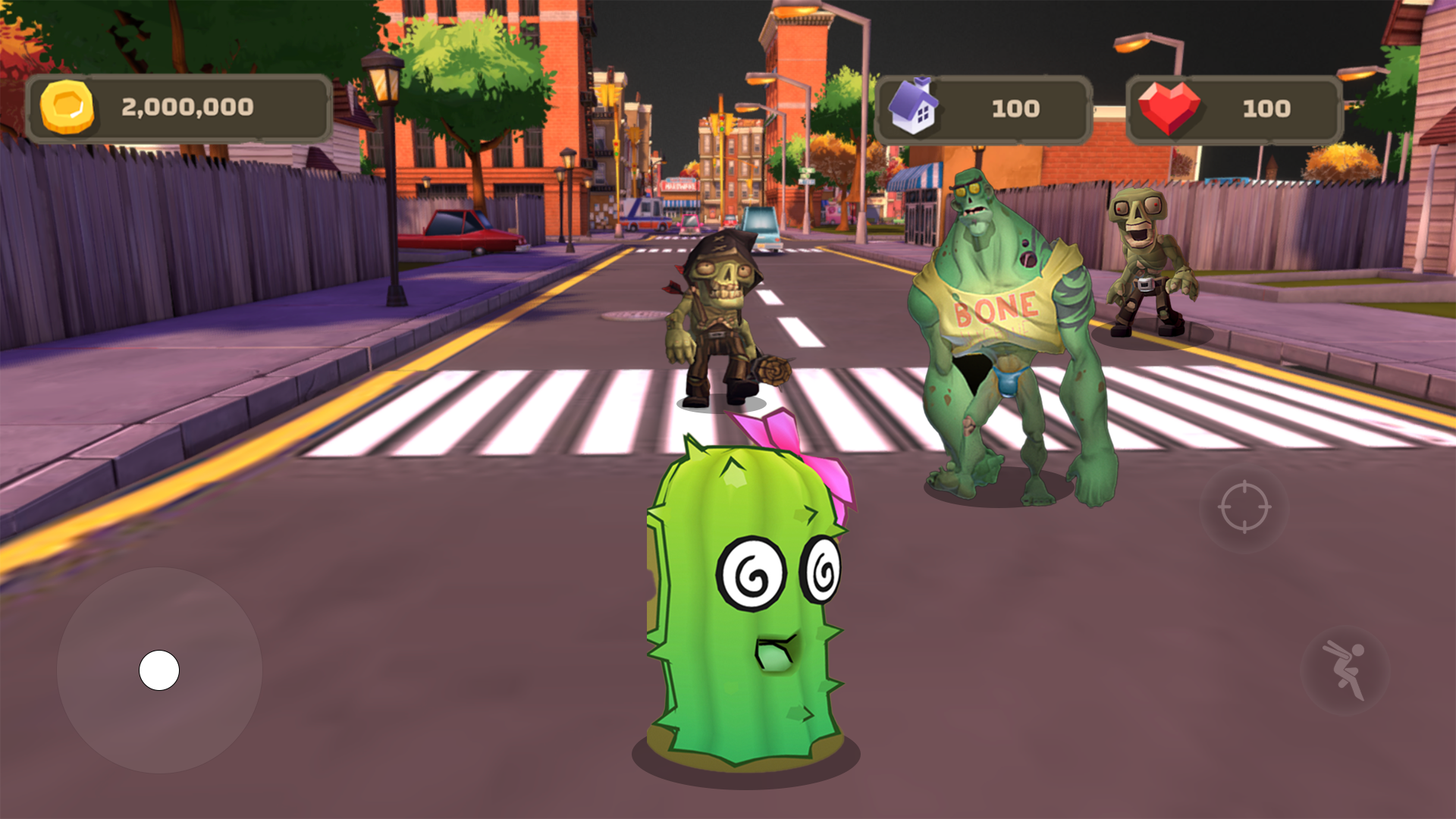Expand the health status panel

(1236, 108)
